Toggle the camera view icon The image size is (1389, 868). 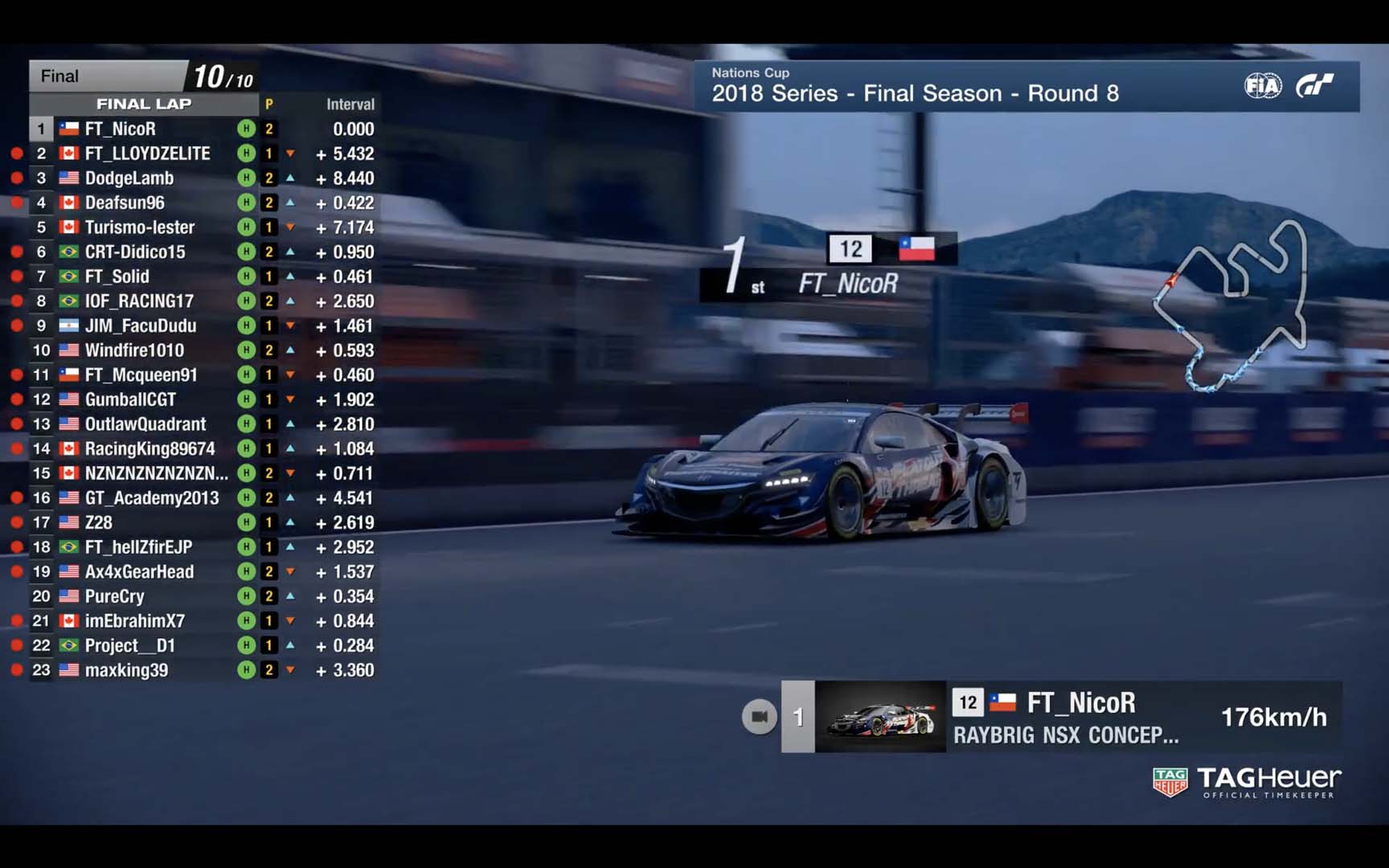click(759, 717)
